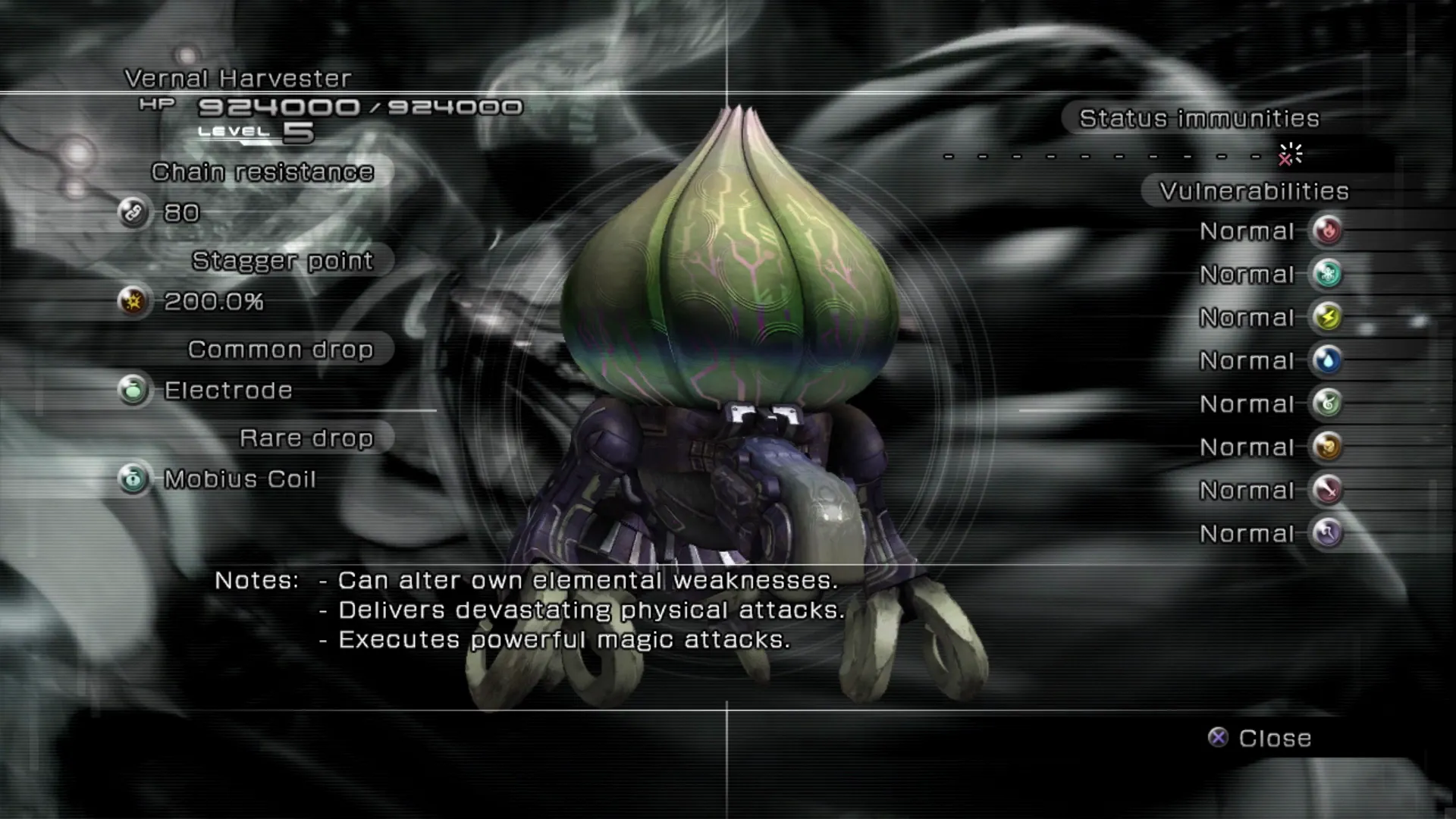The width and height of the screenshot is (1456, 819).
Task: Select the physical sword vulnerability icon
Action: tap(1327, 490)
